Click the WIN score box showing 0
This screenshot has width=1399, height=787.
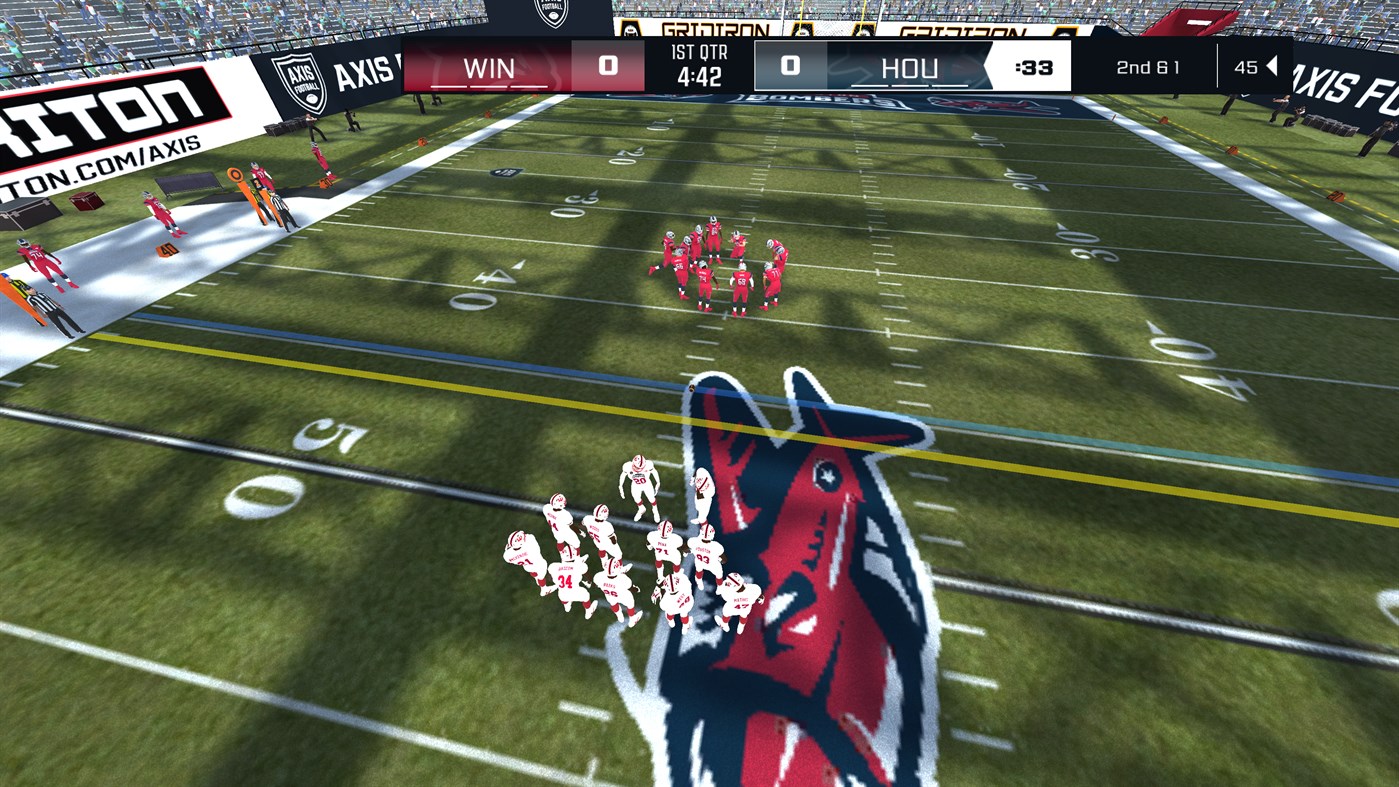607,66
